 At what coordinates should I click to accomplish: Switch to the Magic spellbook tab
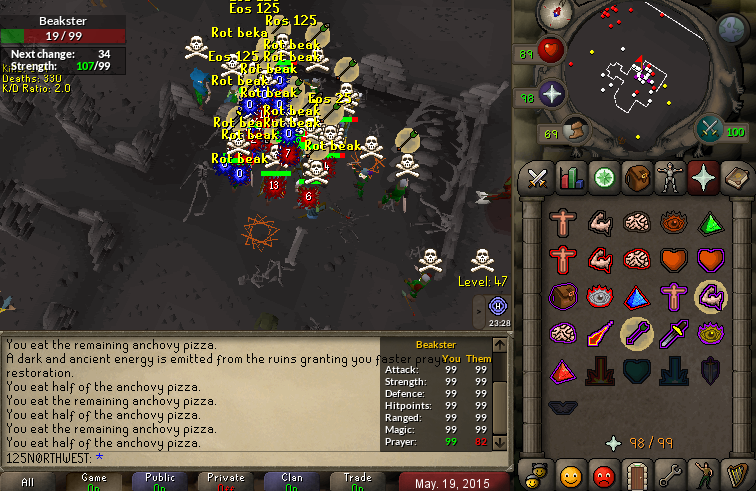(735, 178)
